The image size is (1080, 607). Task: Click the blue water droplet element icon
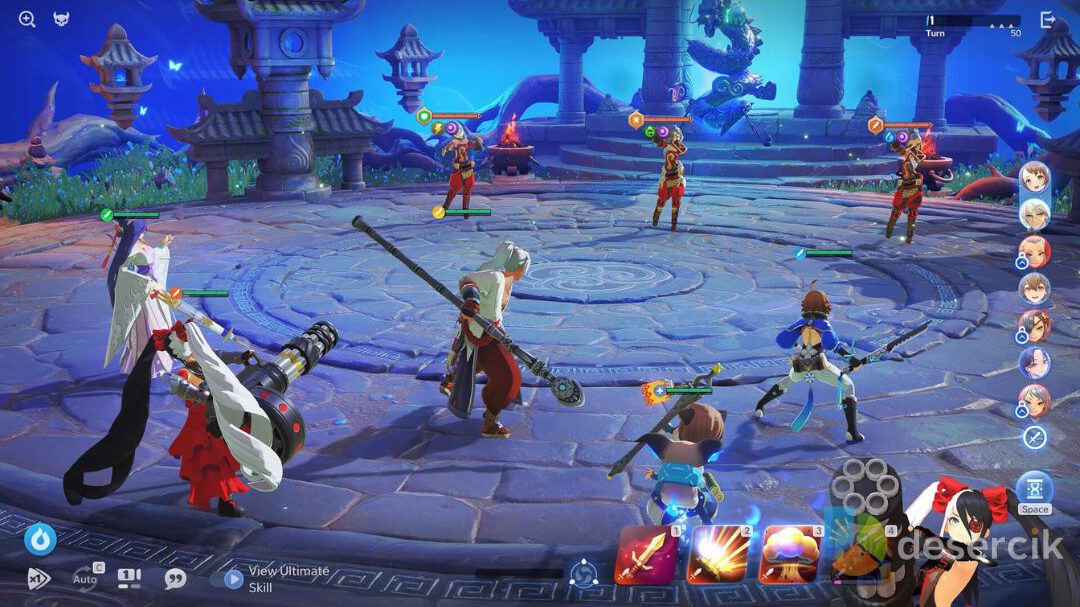(40, 539)
